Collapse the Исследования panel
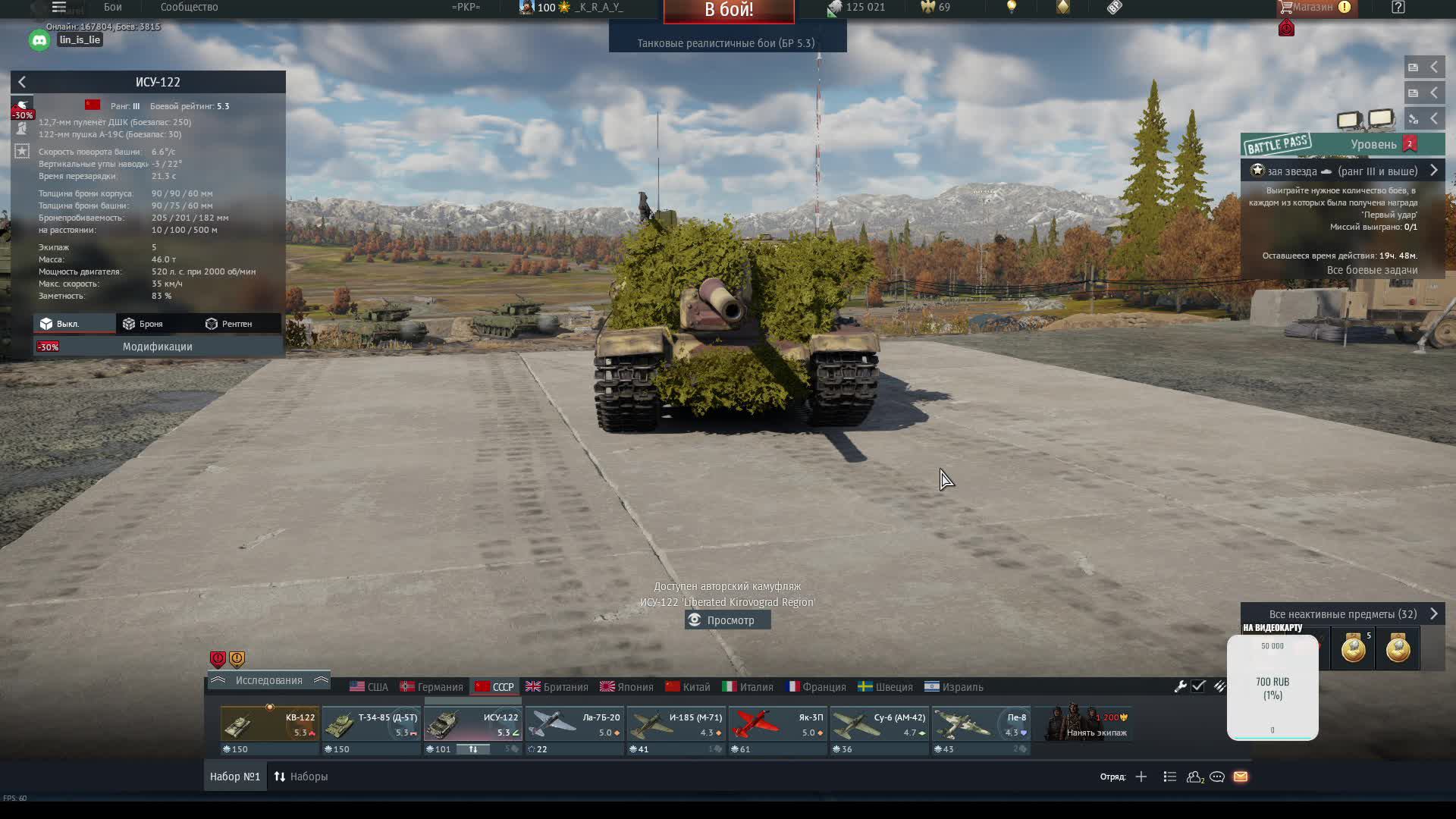This screenshot has width=1456, height=819. (x=219, y=680)
